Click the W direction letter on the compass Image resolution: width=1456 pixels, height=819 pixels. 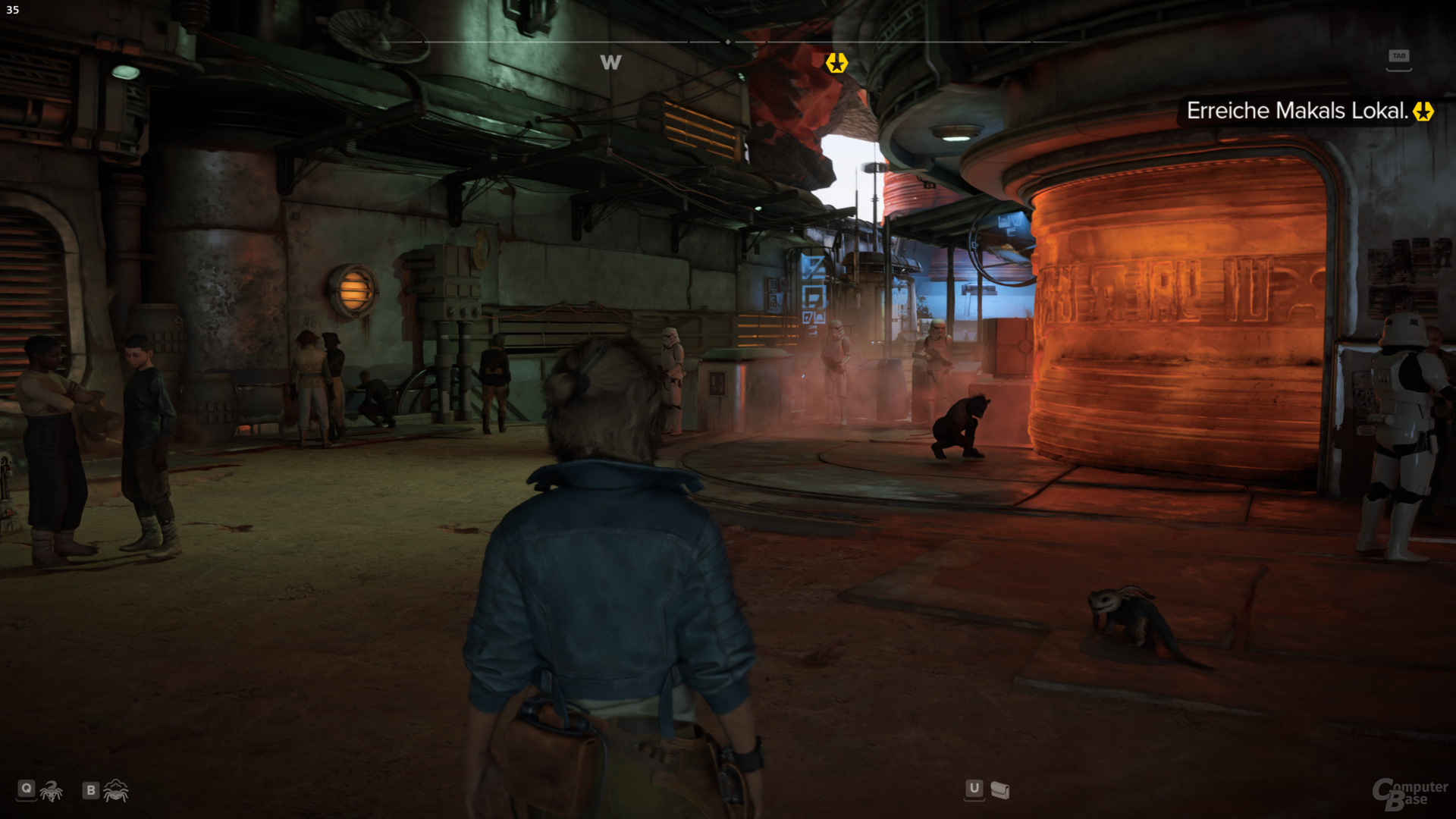(610, 63)
